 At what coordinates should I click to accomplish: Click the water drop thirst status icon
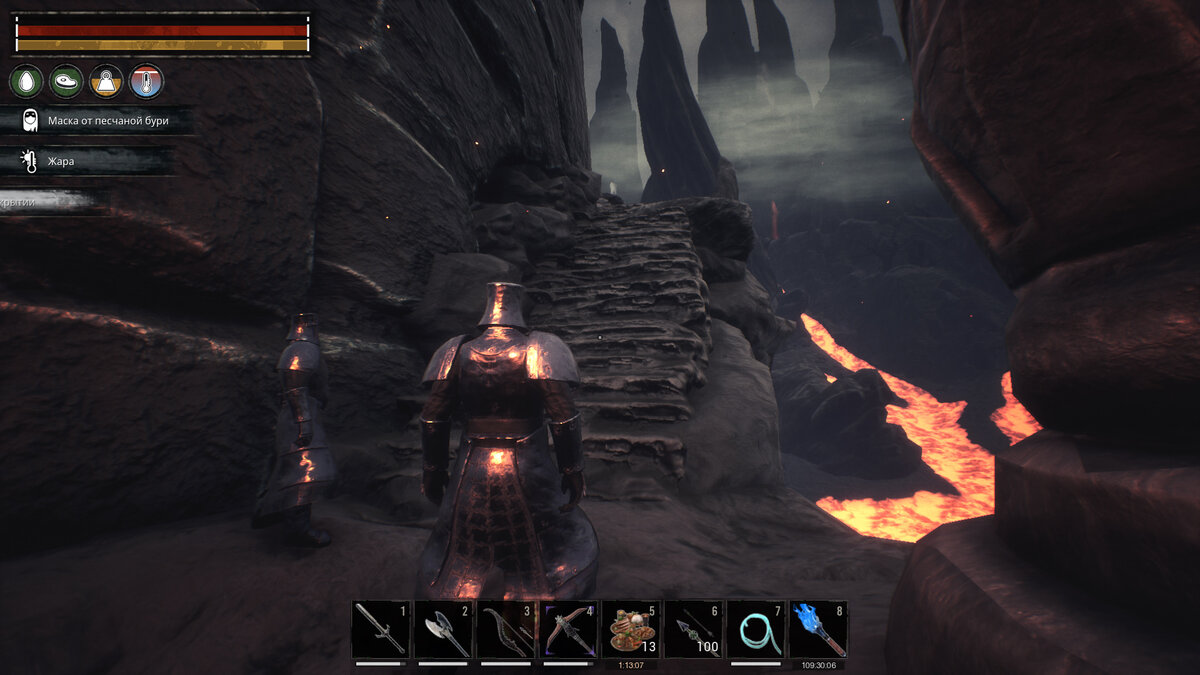[26, 81]
